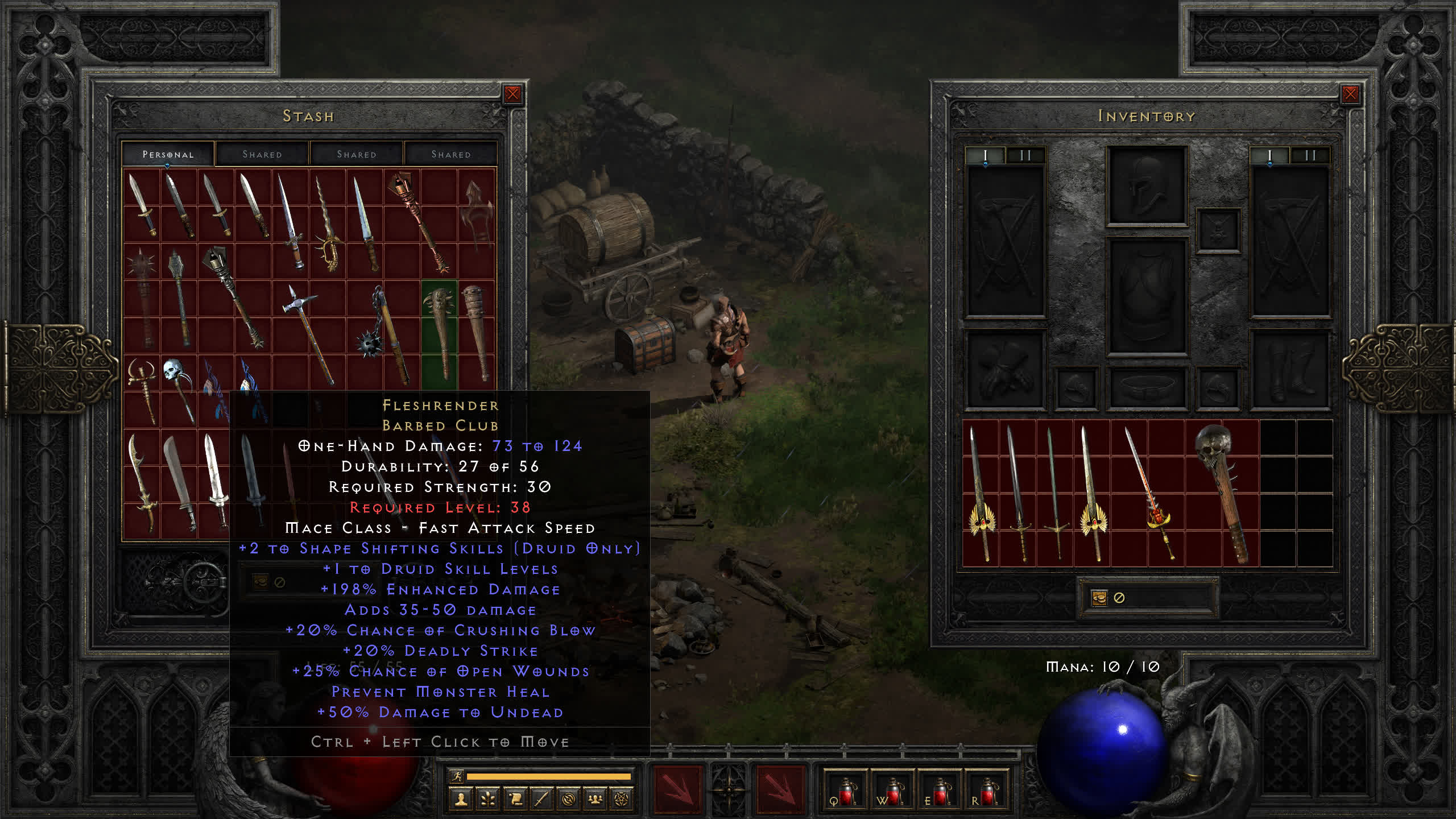1456x819 pixels.
Task: Click the inventory gold button
Action: (x=1099, y=598)
